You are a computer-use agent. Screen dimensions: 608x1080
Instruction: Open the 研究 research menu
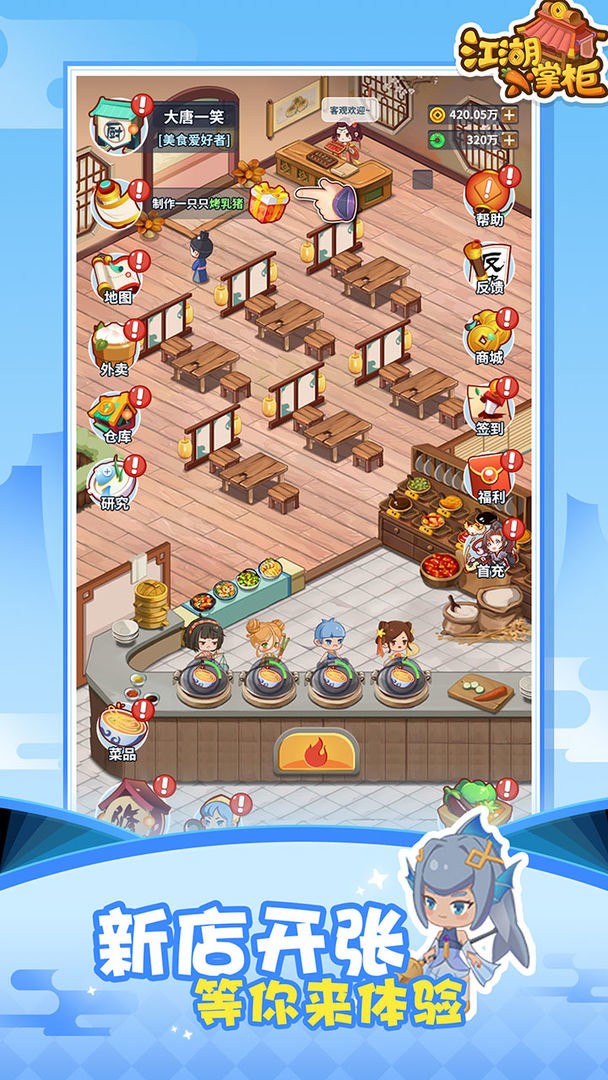coord(115,483)
